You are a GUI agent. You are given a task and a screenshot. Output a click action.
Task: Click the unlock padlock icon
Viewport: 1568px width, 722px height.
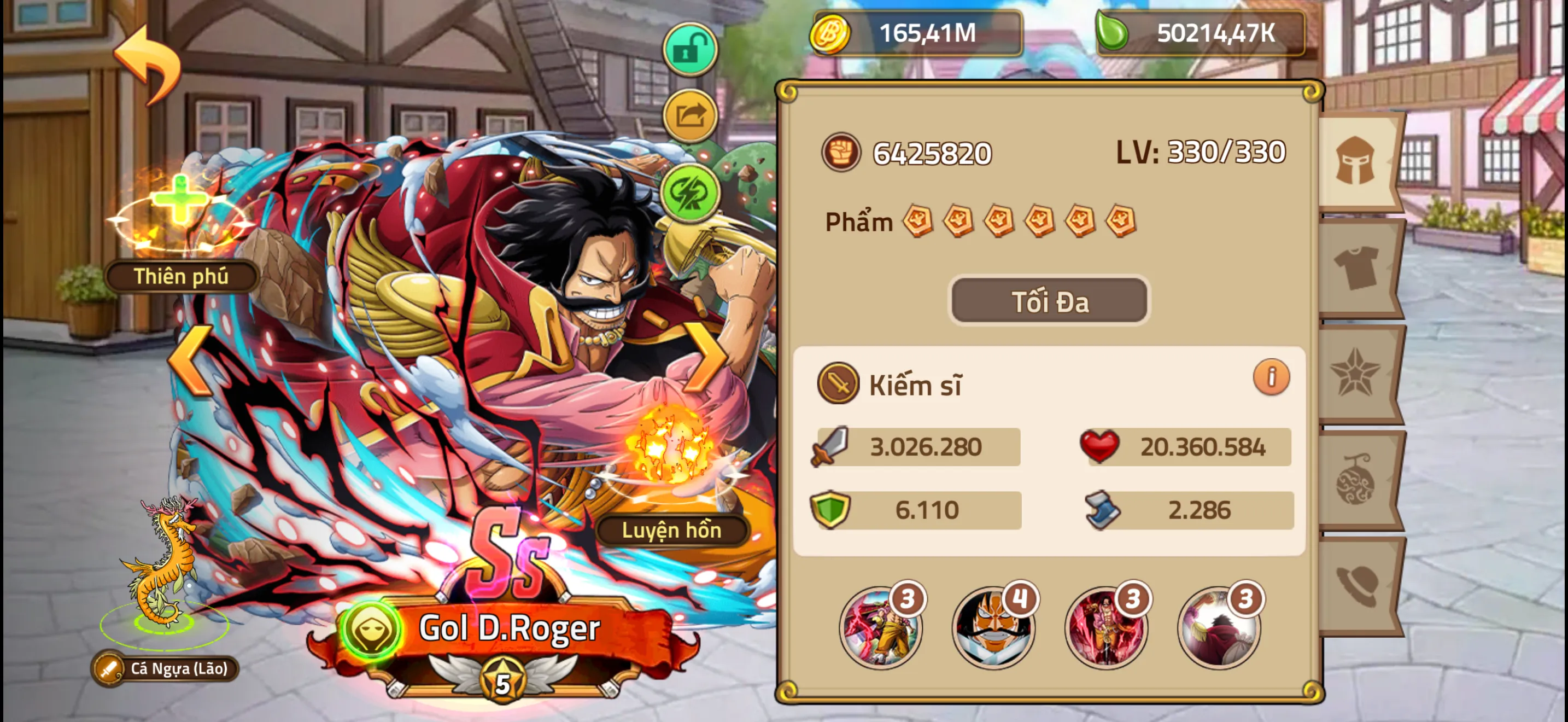click(x=691, y=48)
